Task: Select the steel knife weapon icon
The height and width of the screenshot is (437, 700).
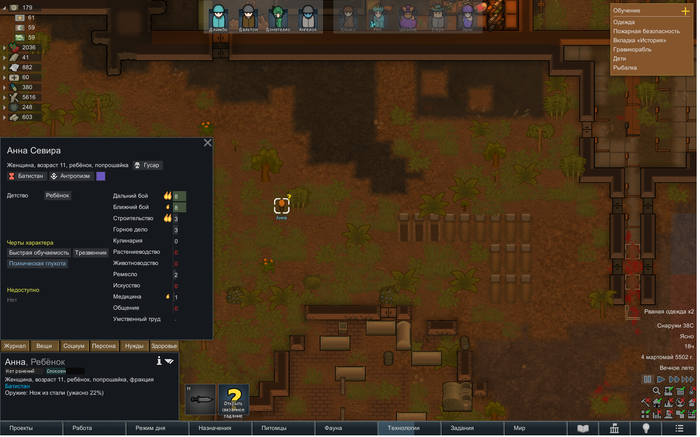Action: pyautogui.click(x=199, y=399)
